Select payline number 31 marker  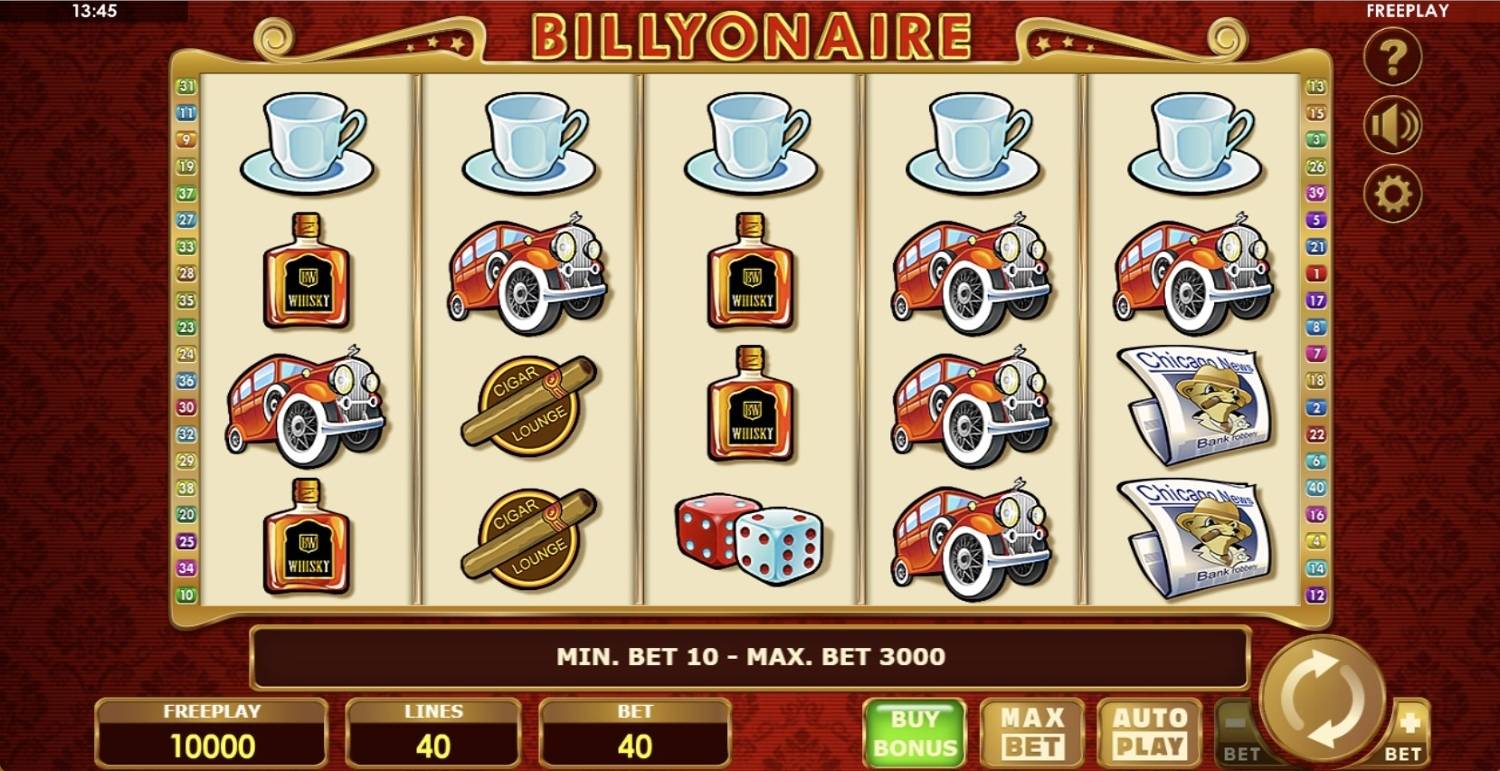pos(186,87)
